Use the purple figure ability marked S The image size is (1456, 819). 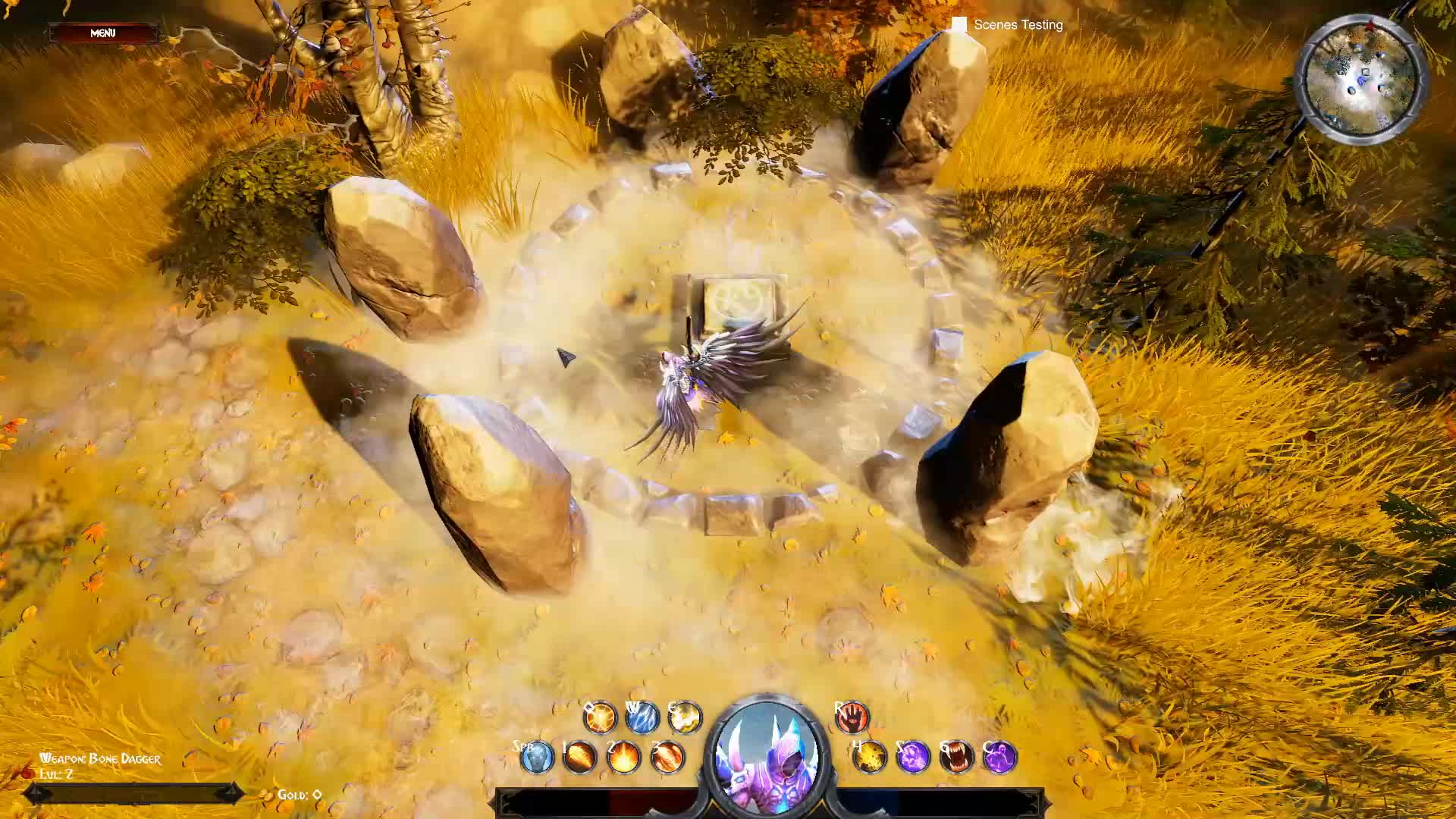click(x=913, y=758)
